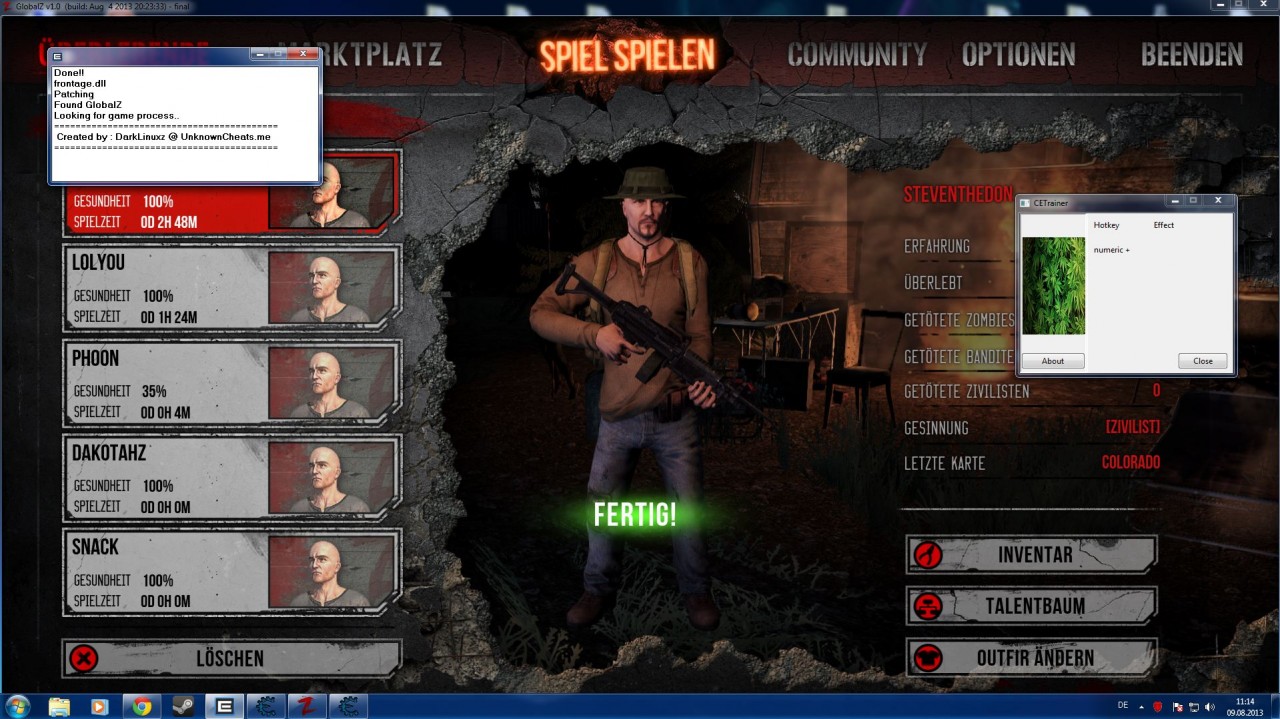
Task: Open the Talentbaum skill tree
Action: 1031,606
